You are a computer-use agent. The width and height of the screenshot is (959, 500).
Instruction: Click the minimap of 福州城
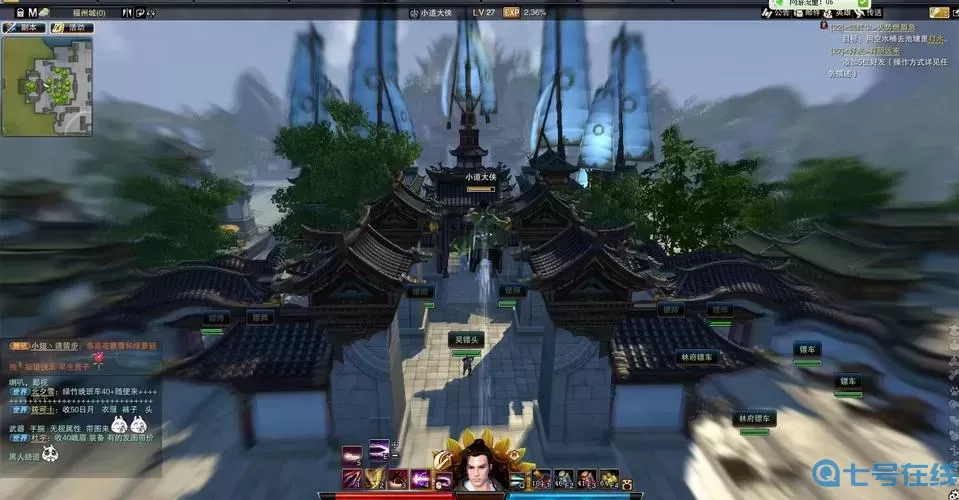[47, 86]
